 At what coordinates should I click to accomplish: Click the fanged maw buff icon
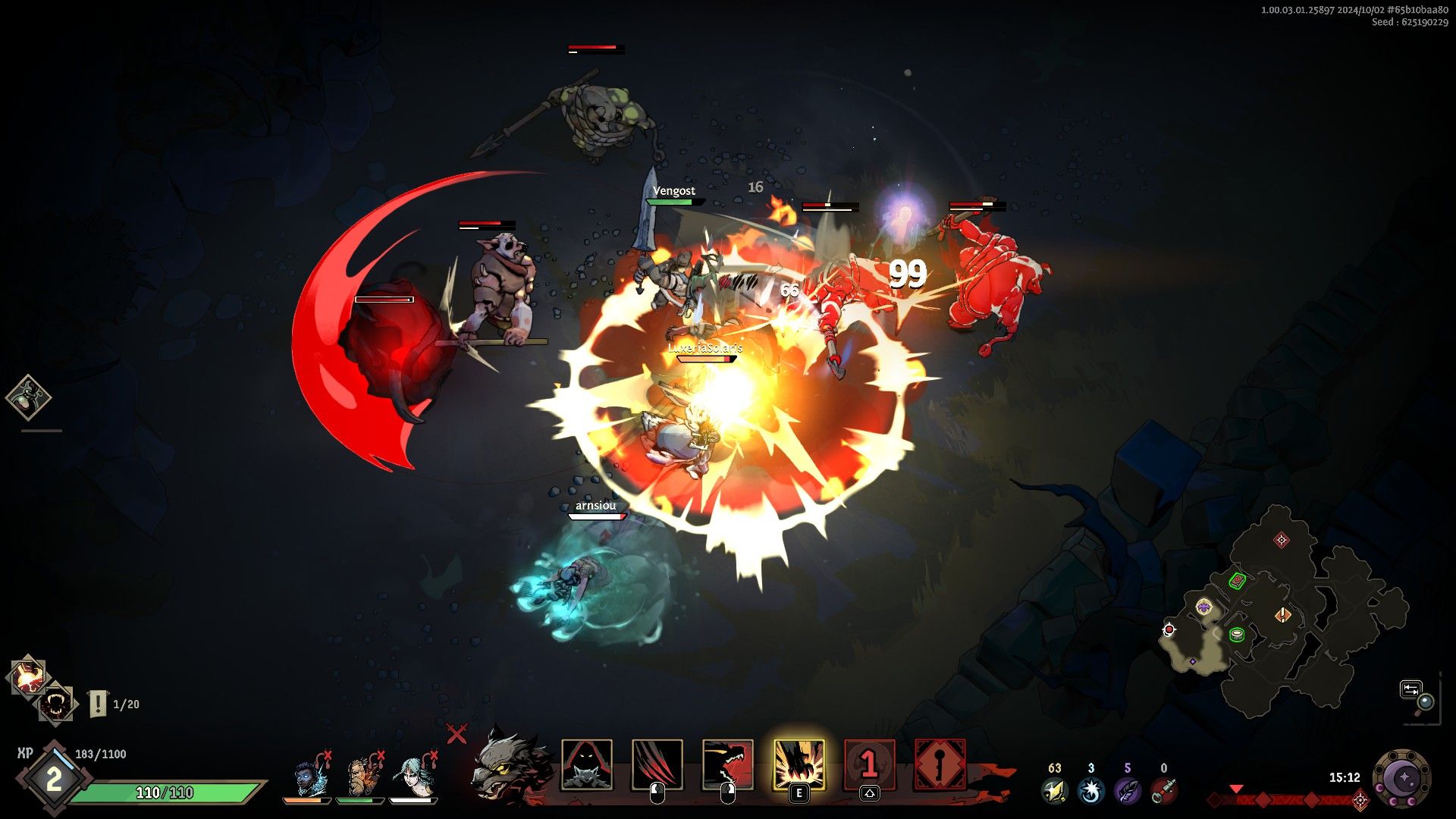(x=56, y=705)
